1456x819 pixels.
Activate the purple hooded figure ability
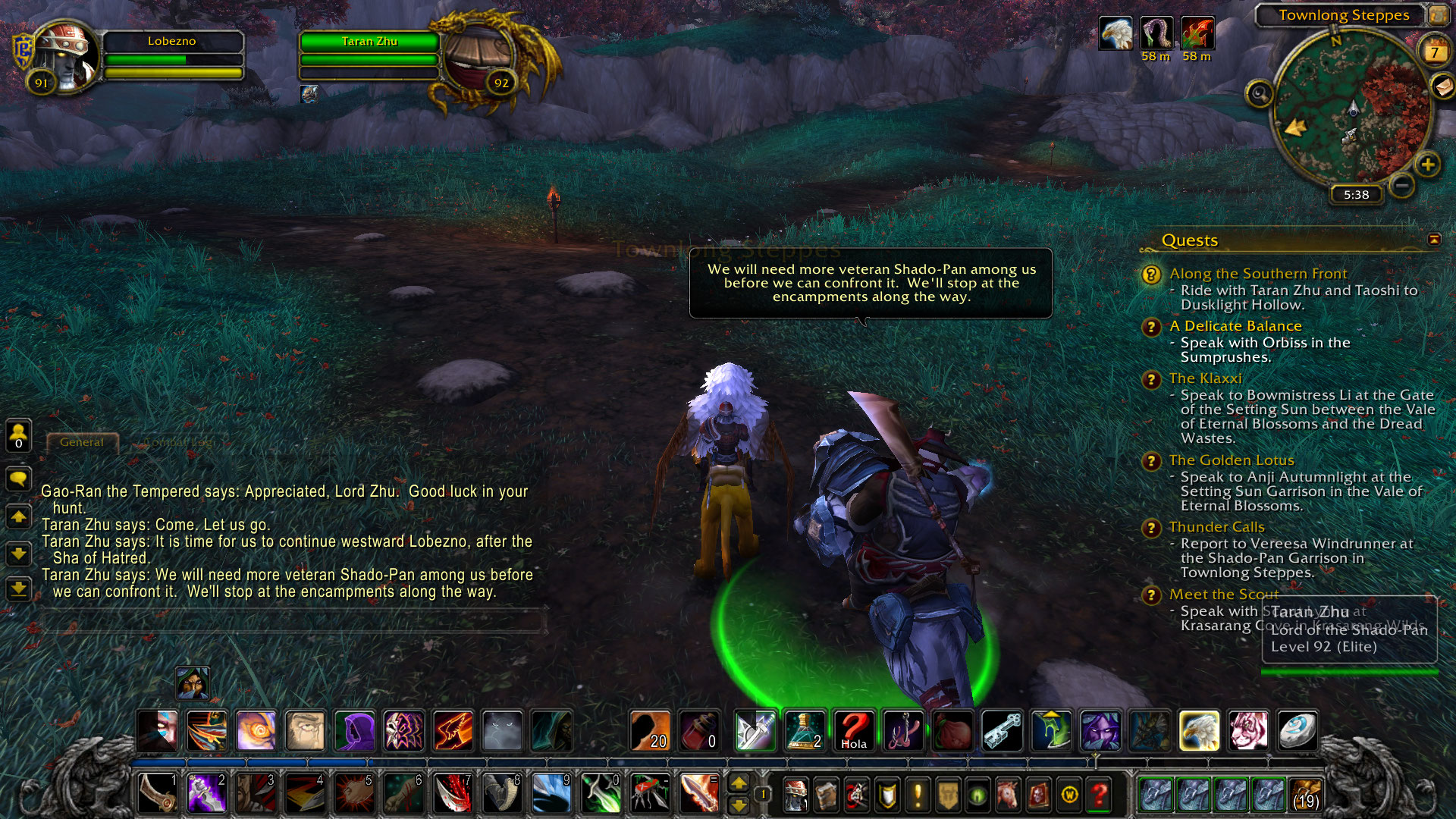tap(355, 731)
